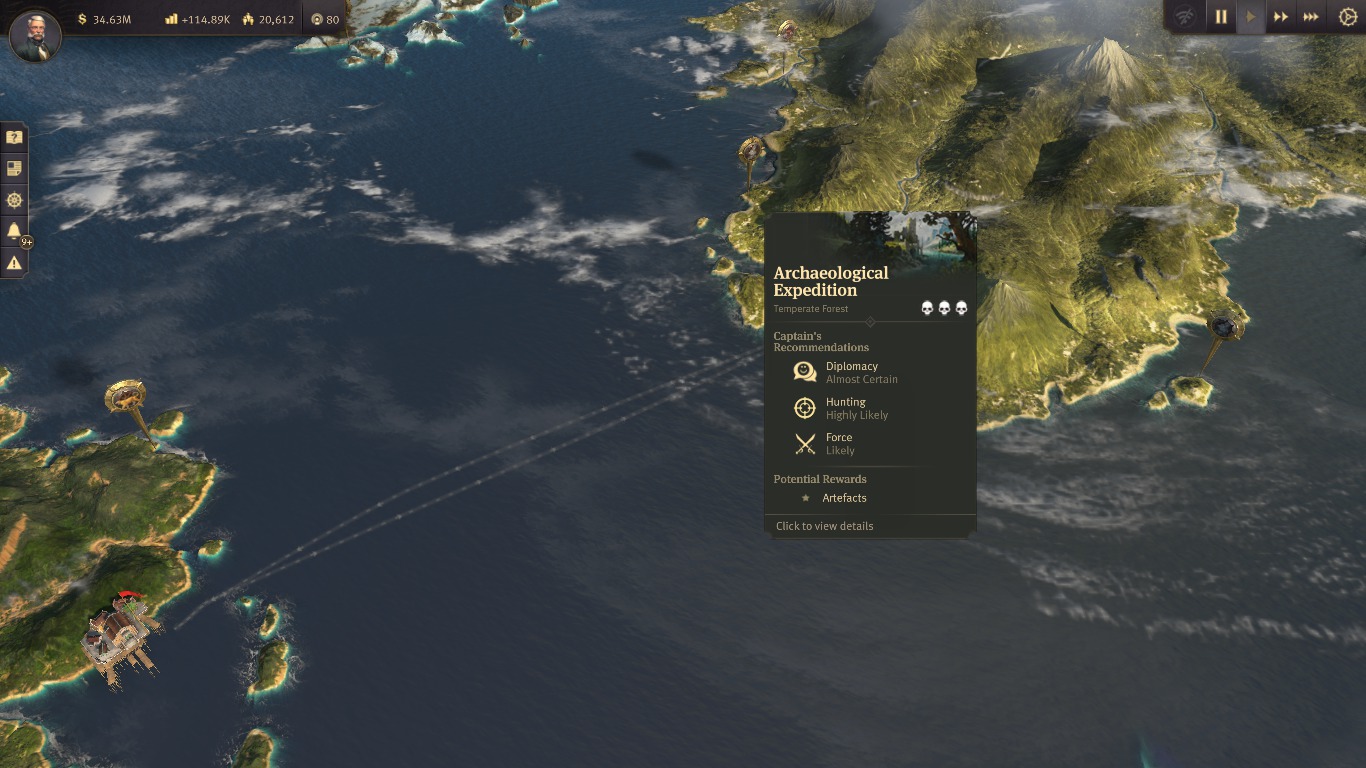Open the gear options menu
The width and height of the screenshot is (1366, 768).
tap(1347, 17)
